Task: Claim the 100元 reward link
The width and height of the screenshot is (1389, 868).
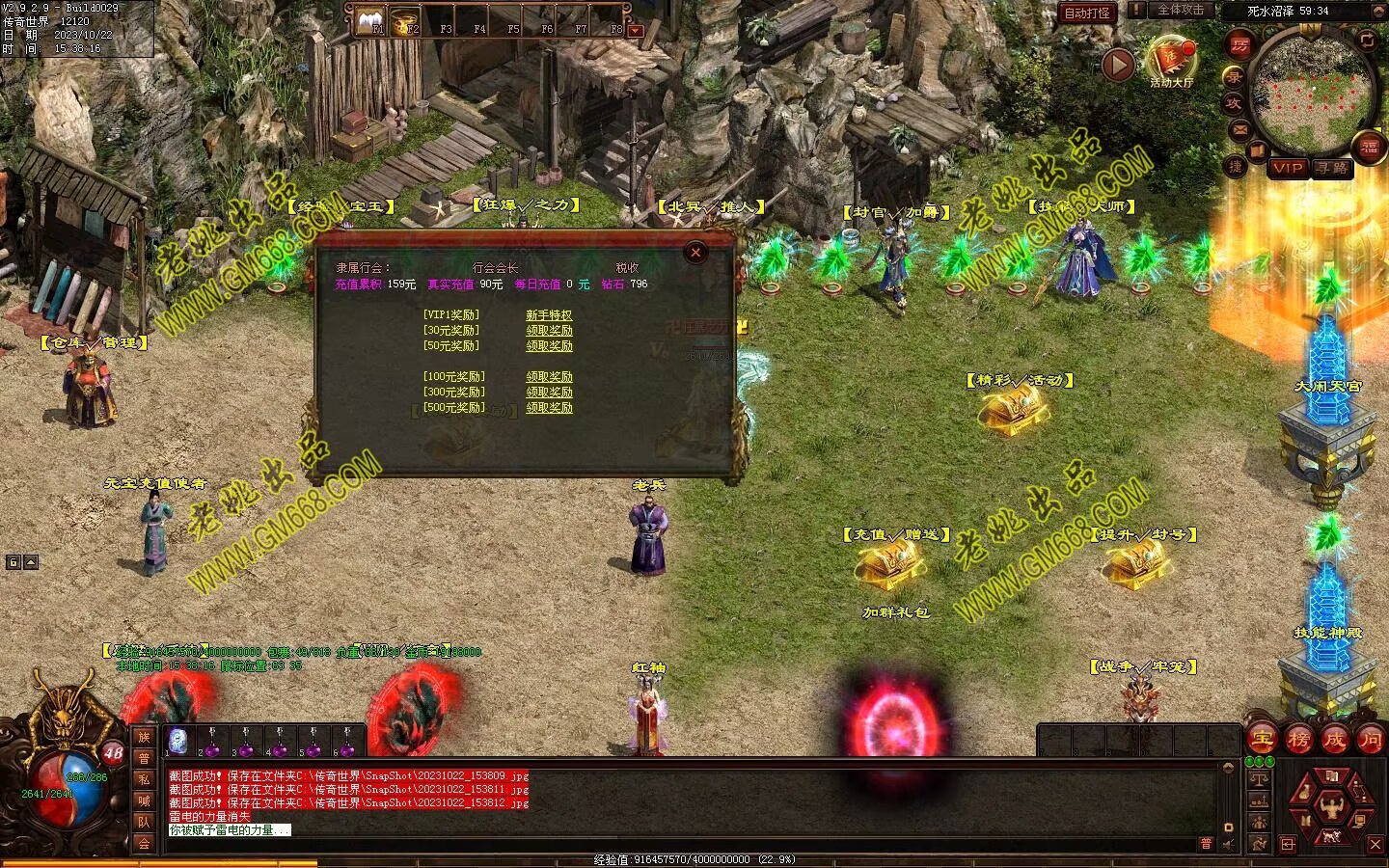Action: (549, 377)
